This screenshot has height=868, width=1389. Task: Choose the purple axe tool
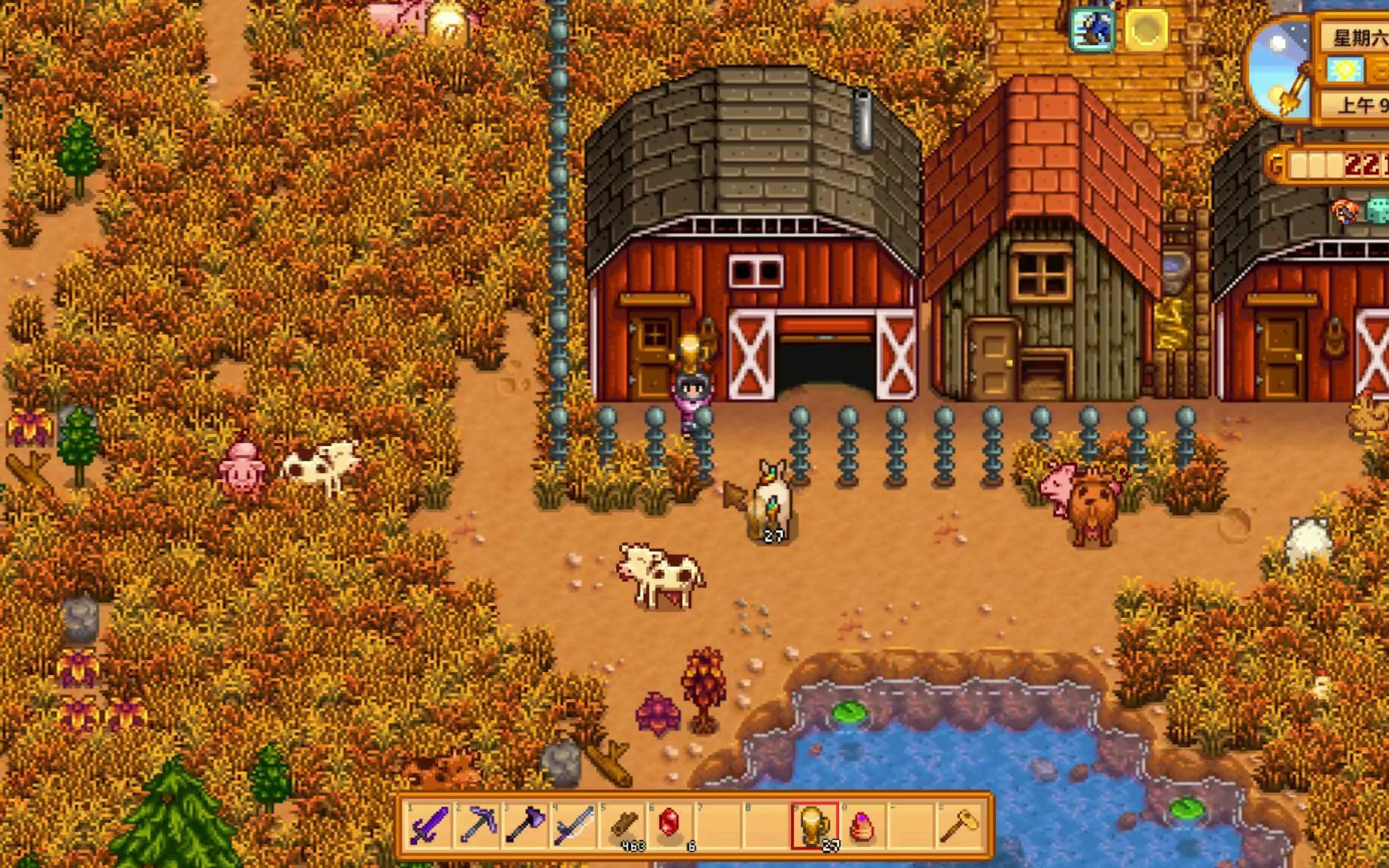[x=525, y=825]
